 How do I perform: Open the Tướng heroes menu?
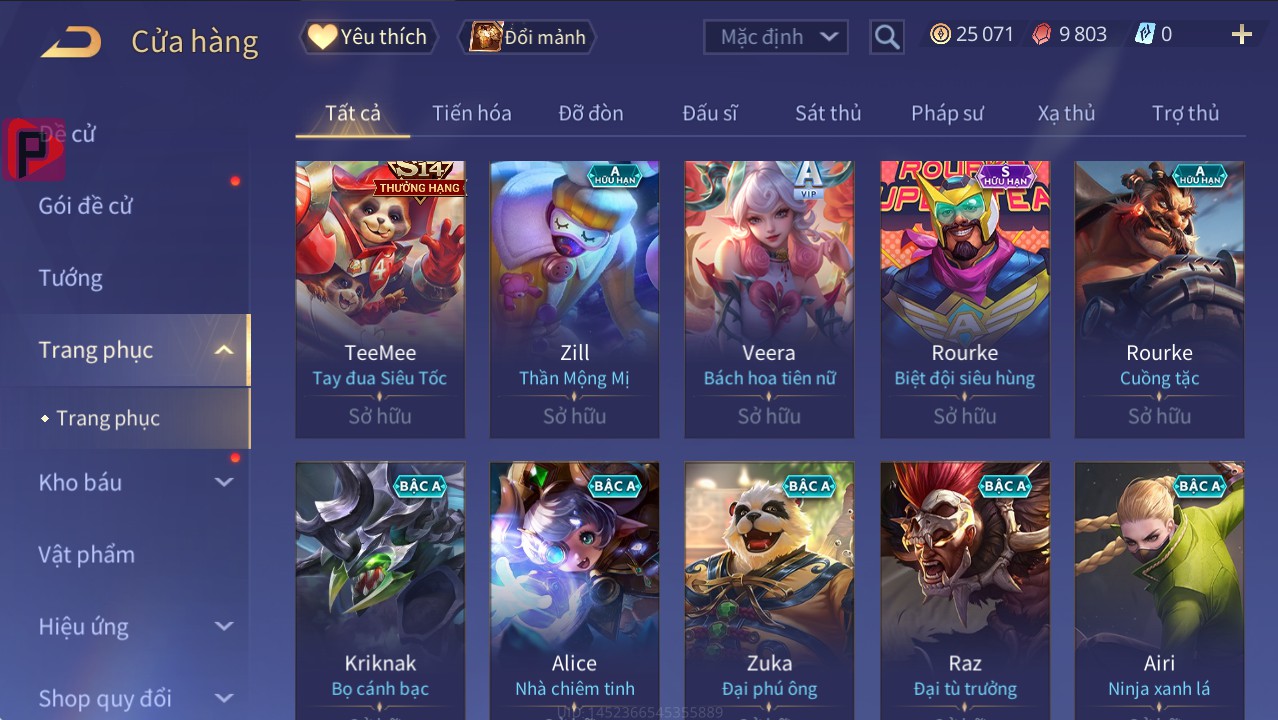71,278
